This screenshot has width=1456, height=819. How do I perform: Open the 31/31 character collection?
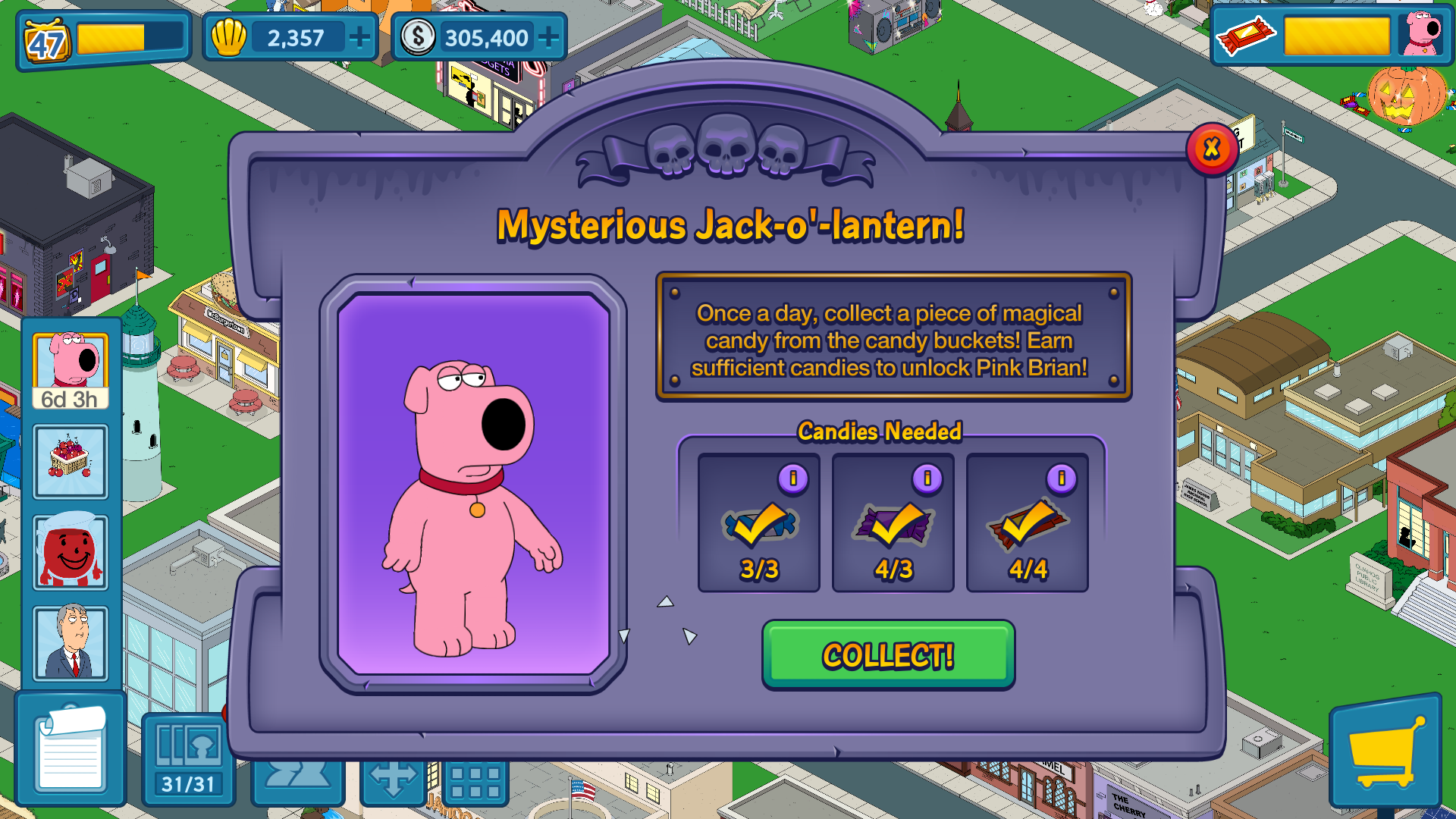click(x=188, y=758)
